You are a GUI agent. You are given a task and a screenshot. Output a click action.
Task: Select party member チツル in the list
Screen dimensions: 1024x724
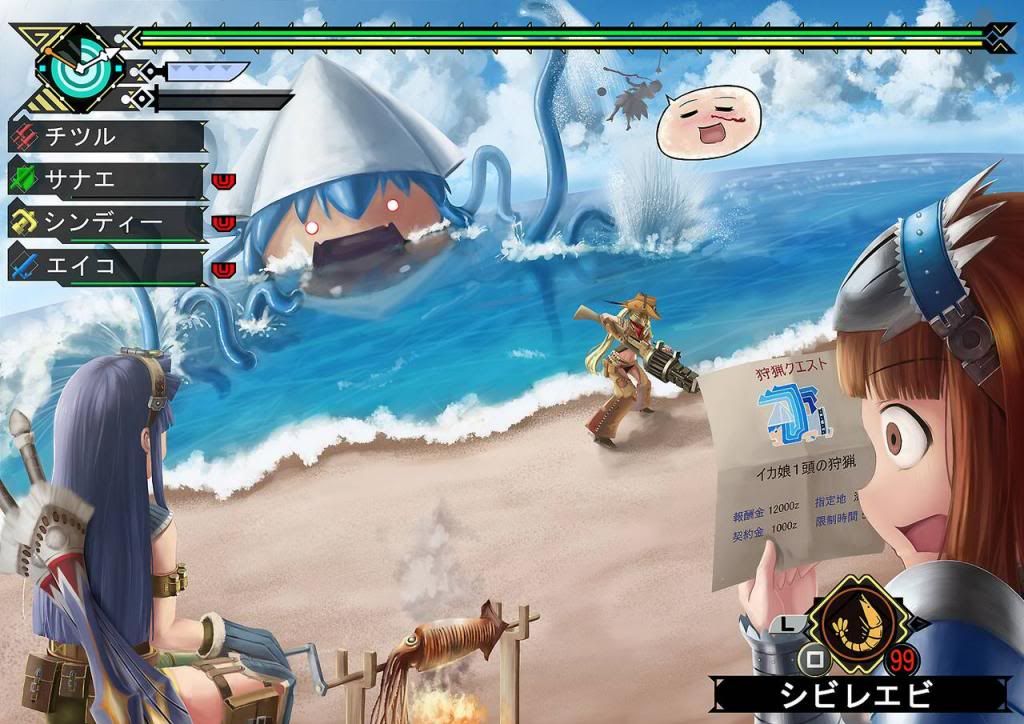coord(105,136)
